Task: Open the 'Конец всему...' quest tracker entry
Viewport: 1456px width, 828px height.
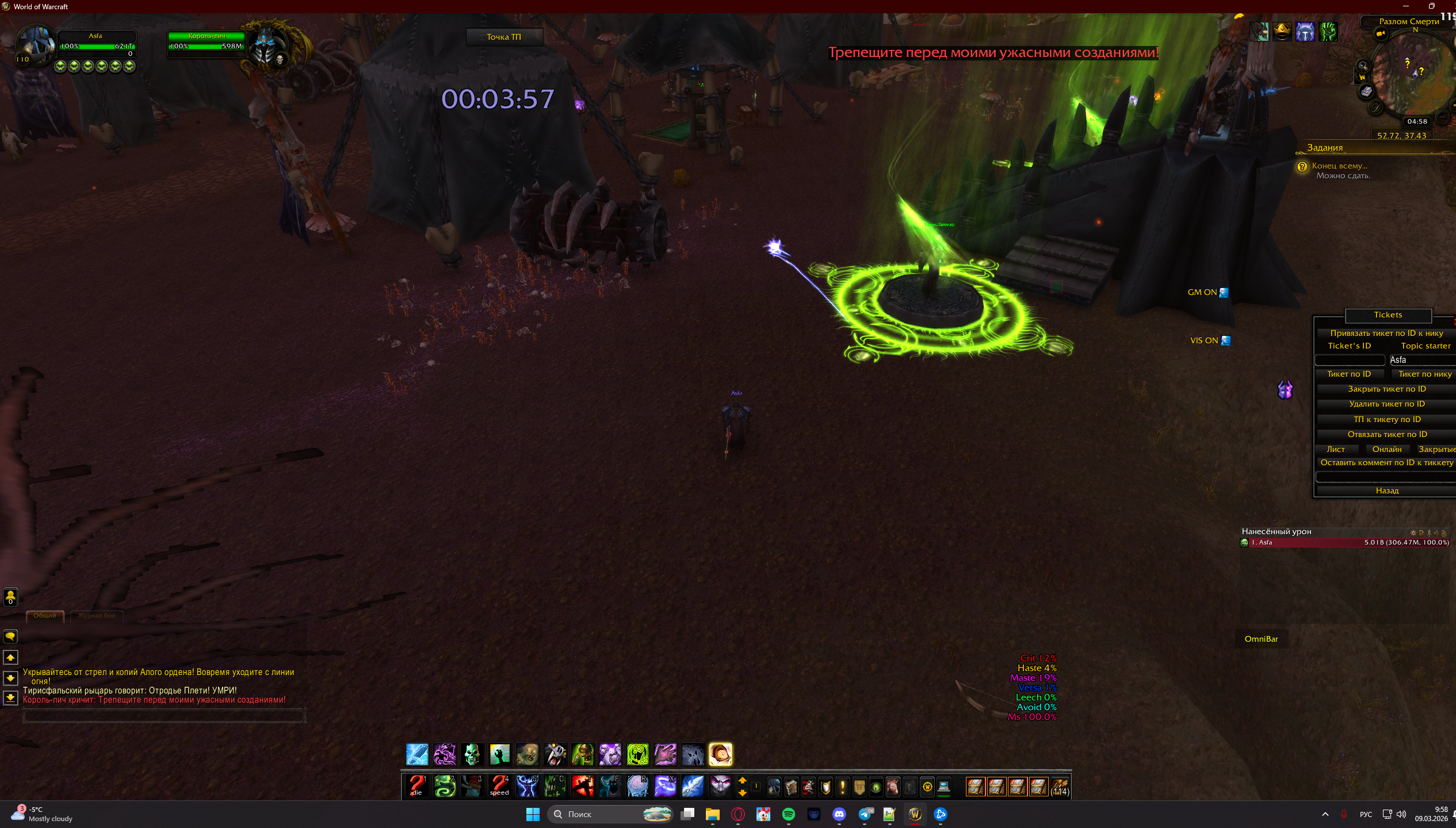Action: pos(1339,166)
